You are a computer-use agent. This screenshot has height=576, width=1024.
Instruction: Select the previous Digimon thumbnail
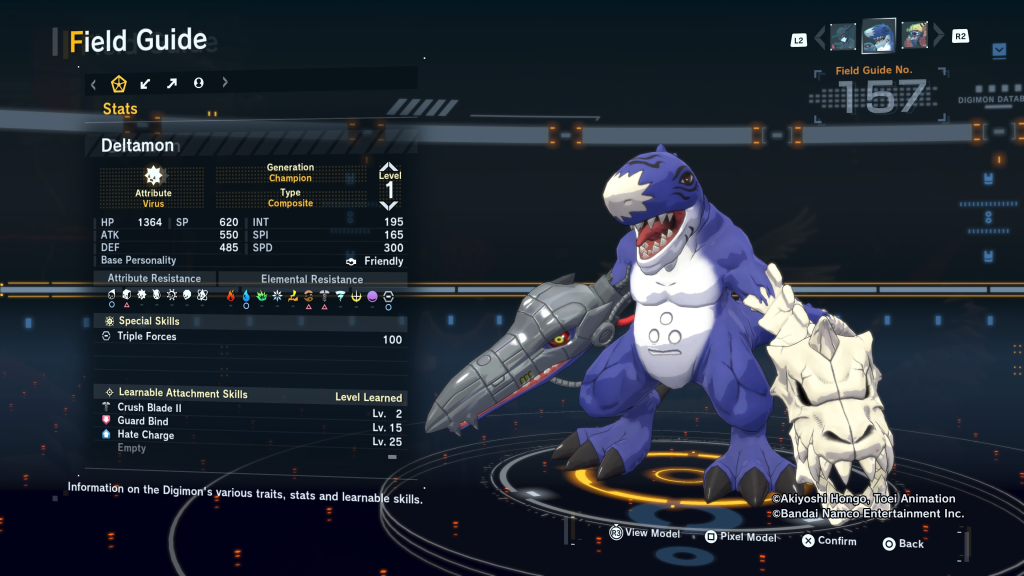click(x=843, y=37)
